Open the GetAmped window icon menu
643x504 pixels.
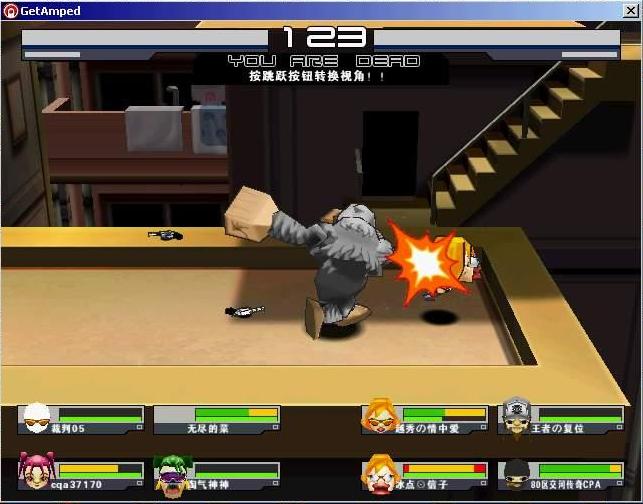point(10,10)
